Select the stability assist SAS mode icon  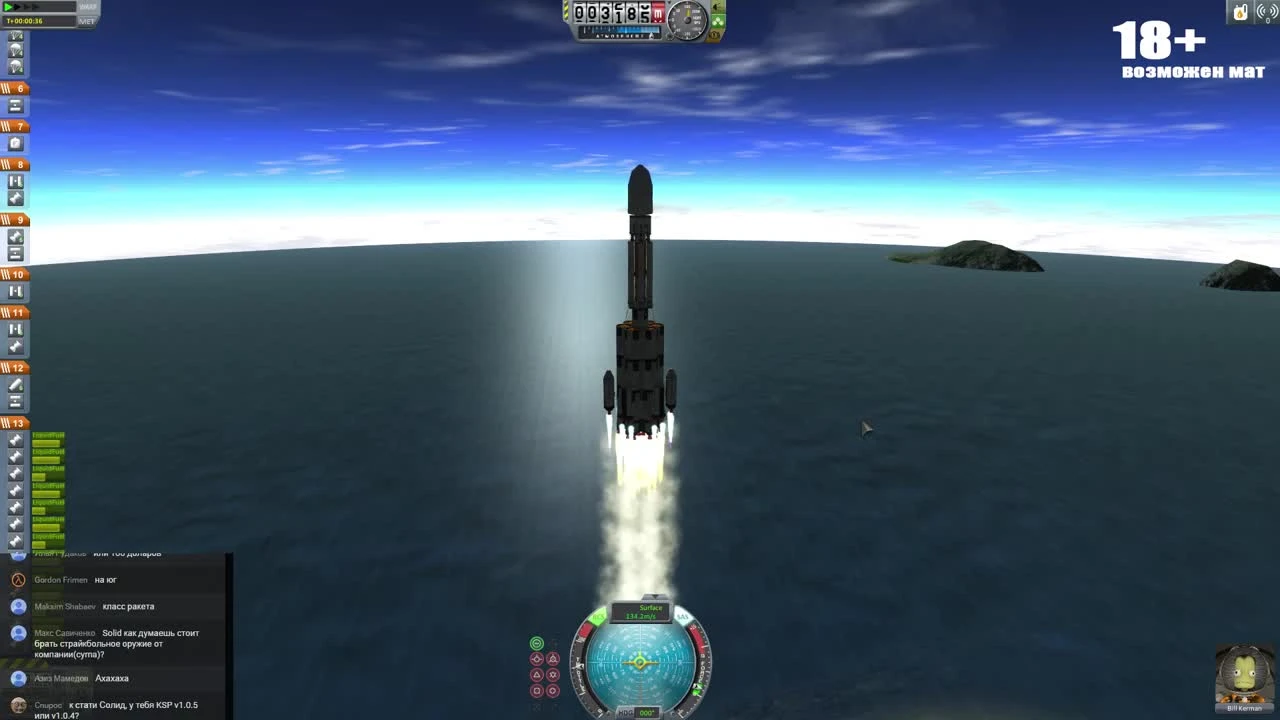(x=536, y=642)
